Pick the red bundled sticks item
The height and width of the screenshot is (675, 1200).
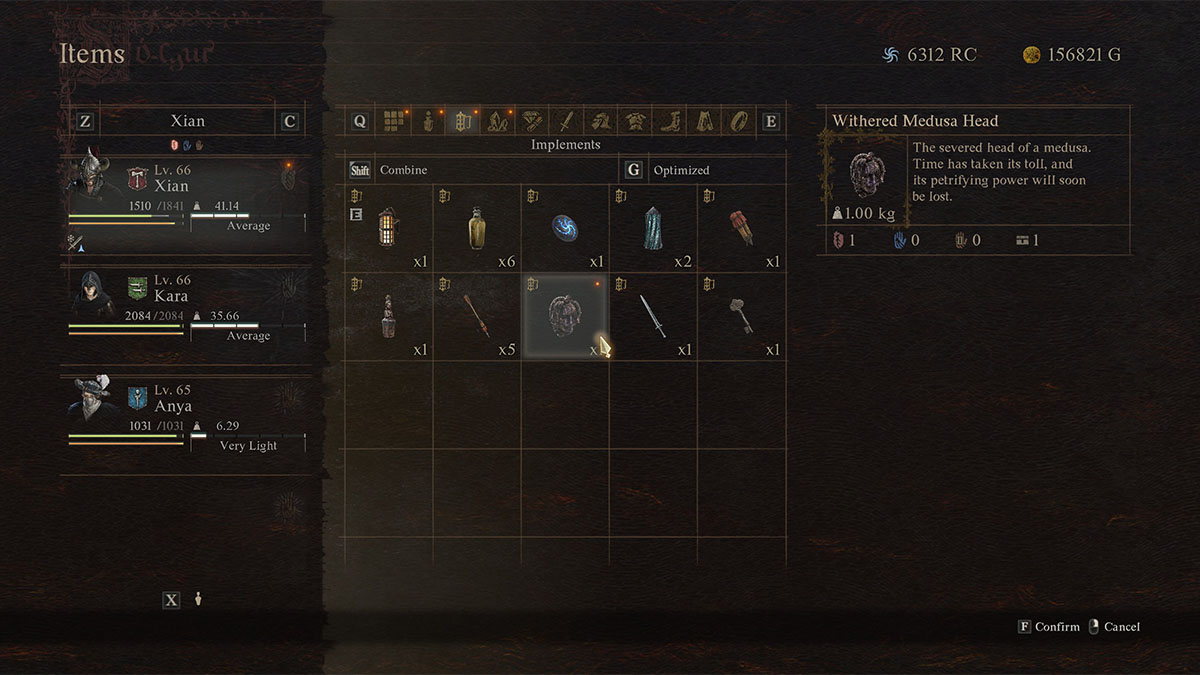[x=741, y=229]
